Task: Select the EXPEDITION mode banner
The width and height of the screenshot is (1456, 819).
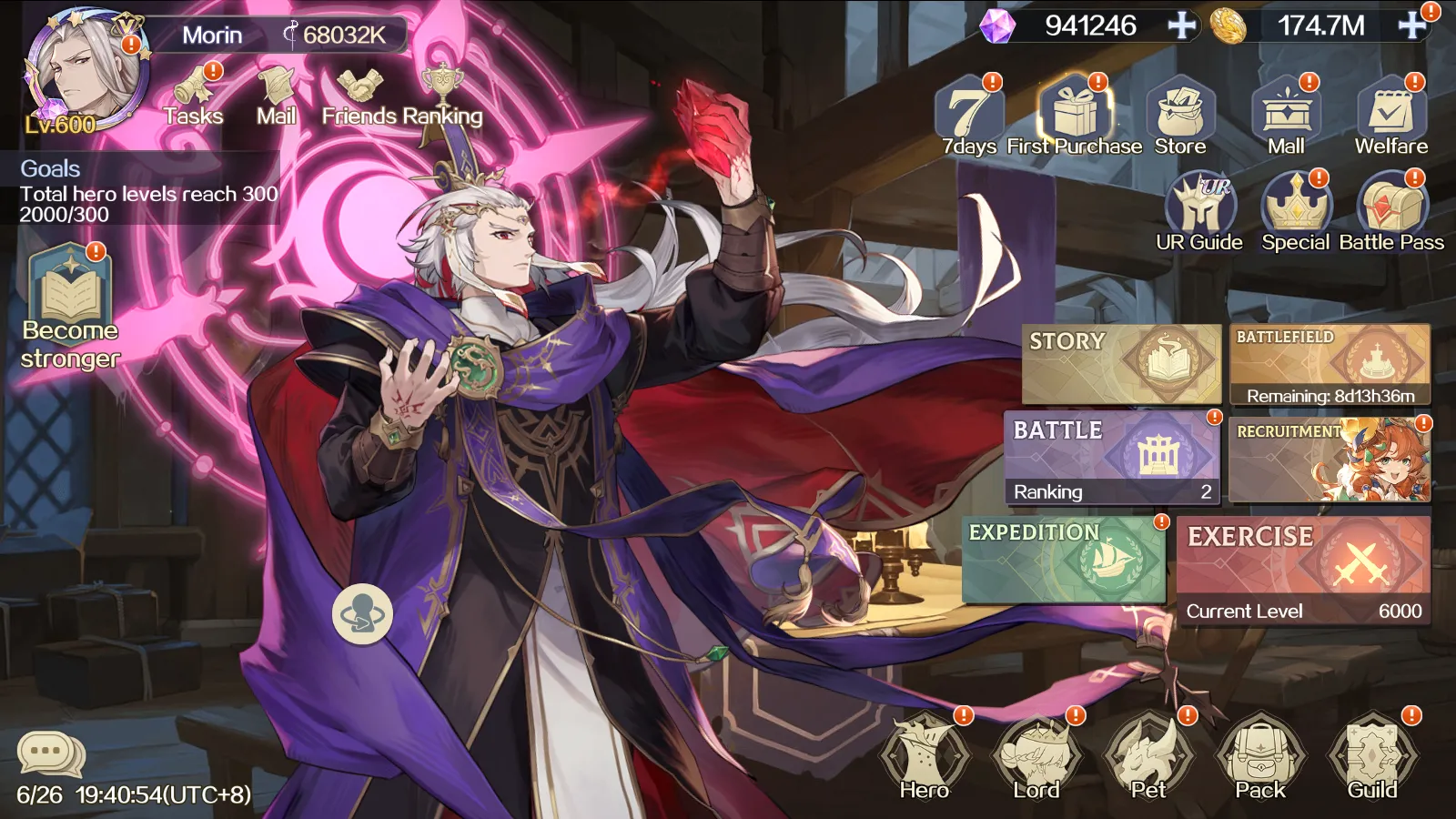Action: (x=1063, y=557)
